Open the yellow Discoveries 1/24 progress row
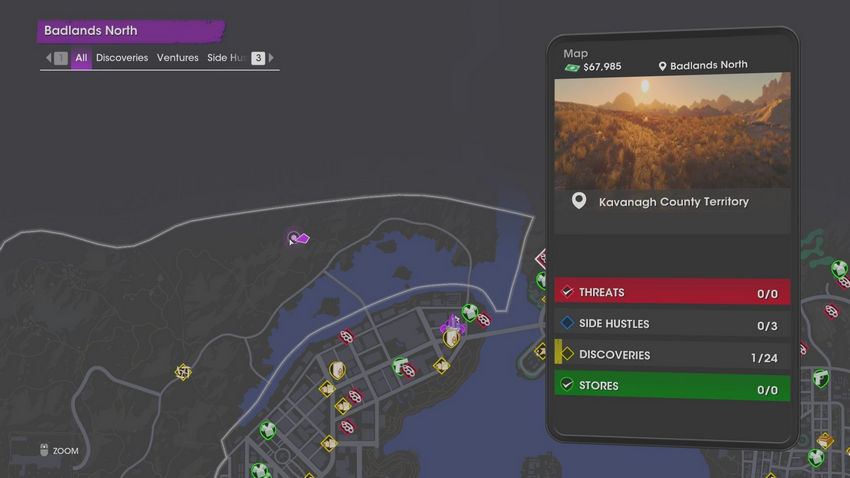The width and height of the screenshot is (850, 478). click(x=672, y=355)
